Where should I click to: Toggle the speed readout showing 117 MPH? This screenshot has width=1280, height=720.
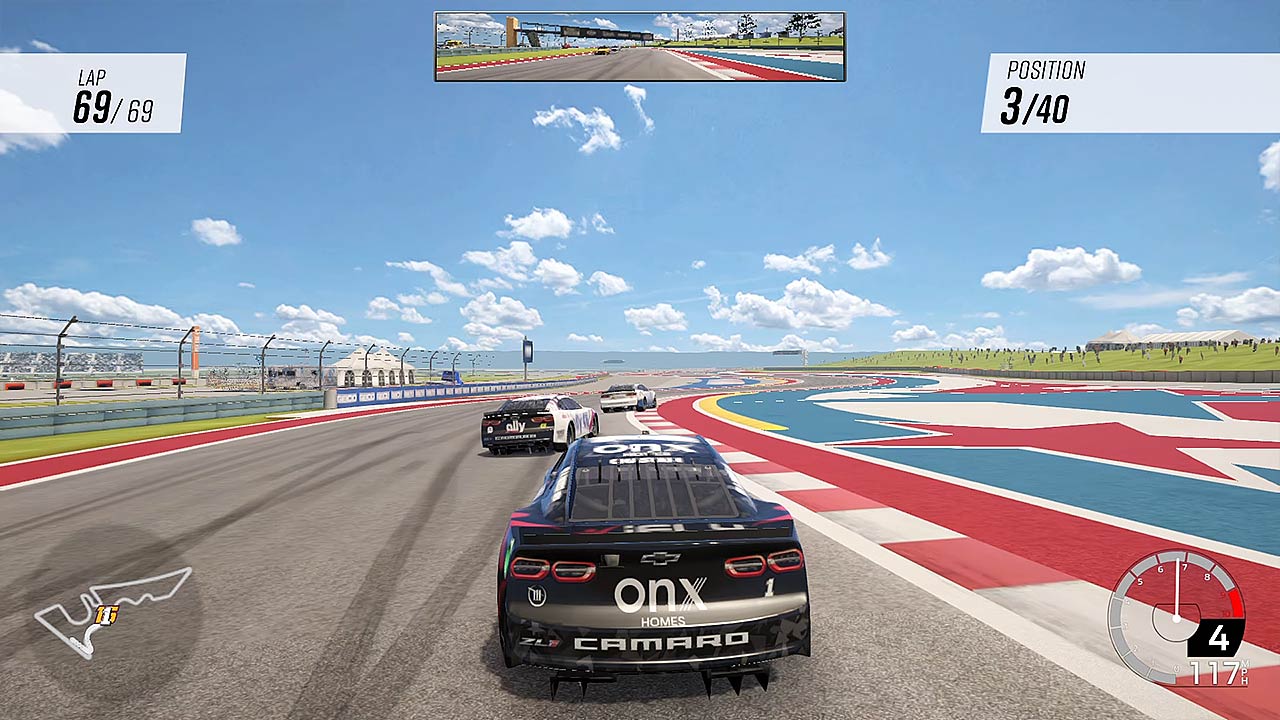tap(1213, 672)
